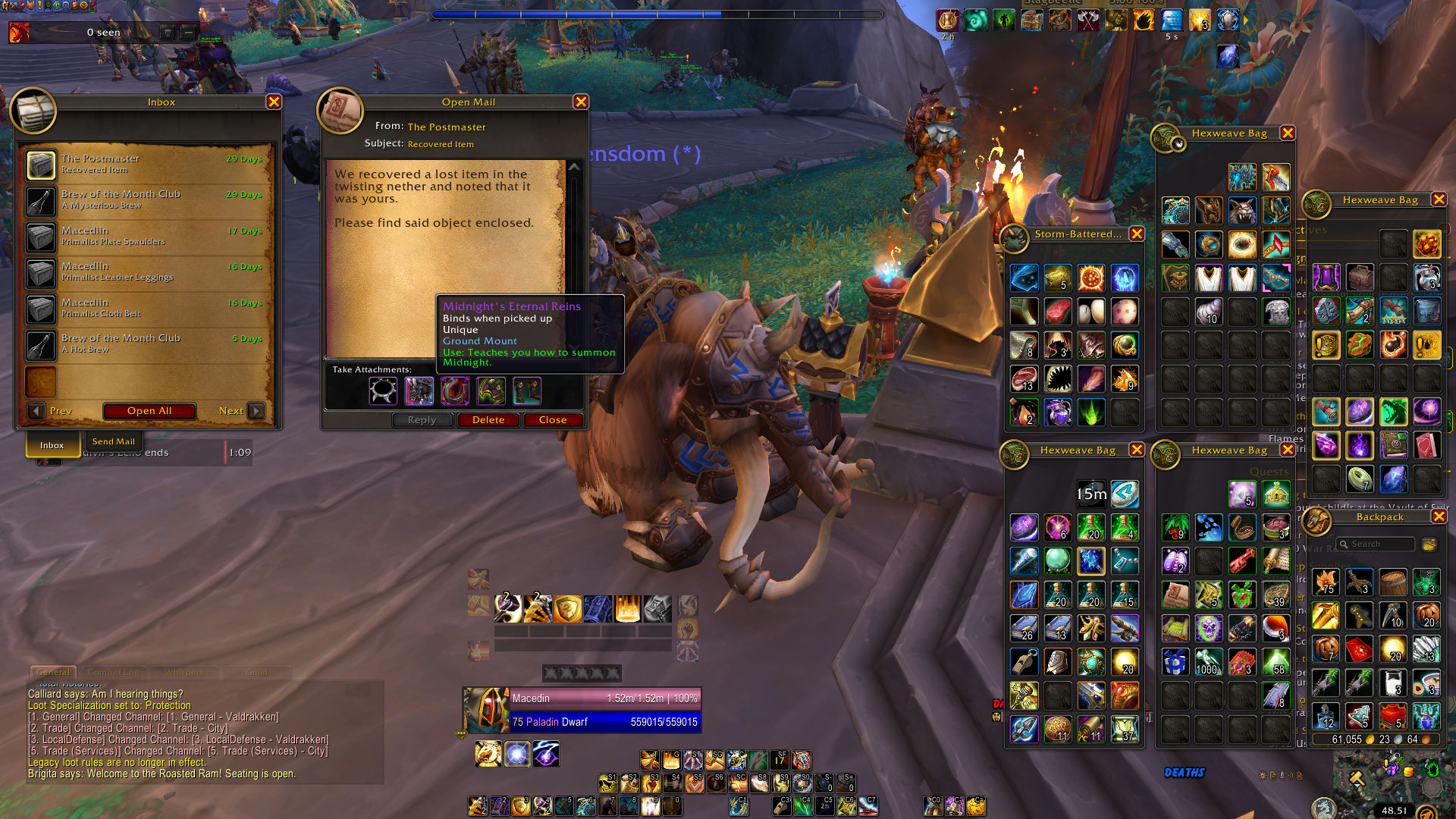Switch to the Send Mail tab
The height and width of the screenshot is (819, 1456).
coord(113,442)
